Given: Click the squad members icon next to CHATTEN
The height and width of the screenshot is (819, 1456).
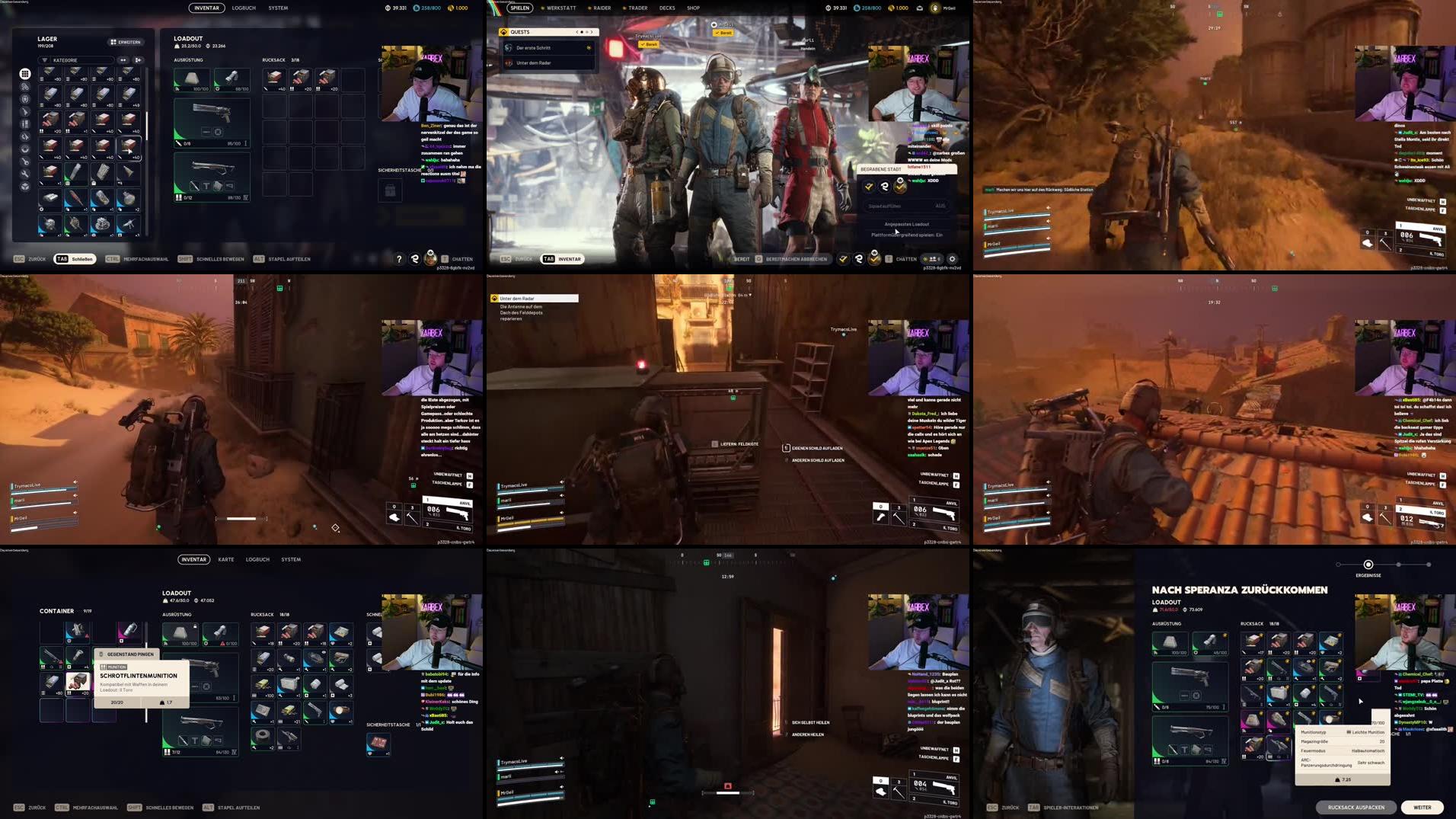Looking at the screenshot, I should pos(934,259).
